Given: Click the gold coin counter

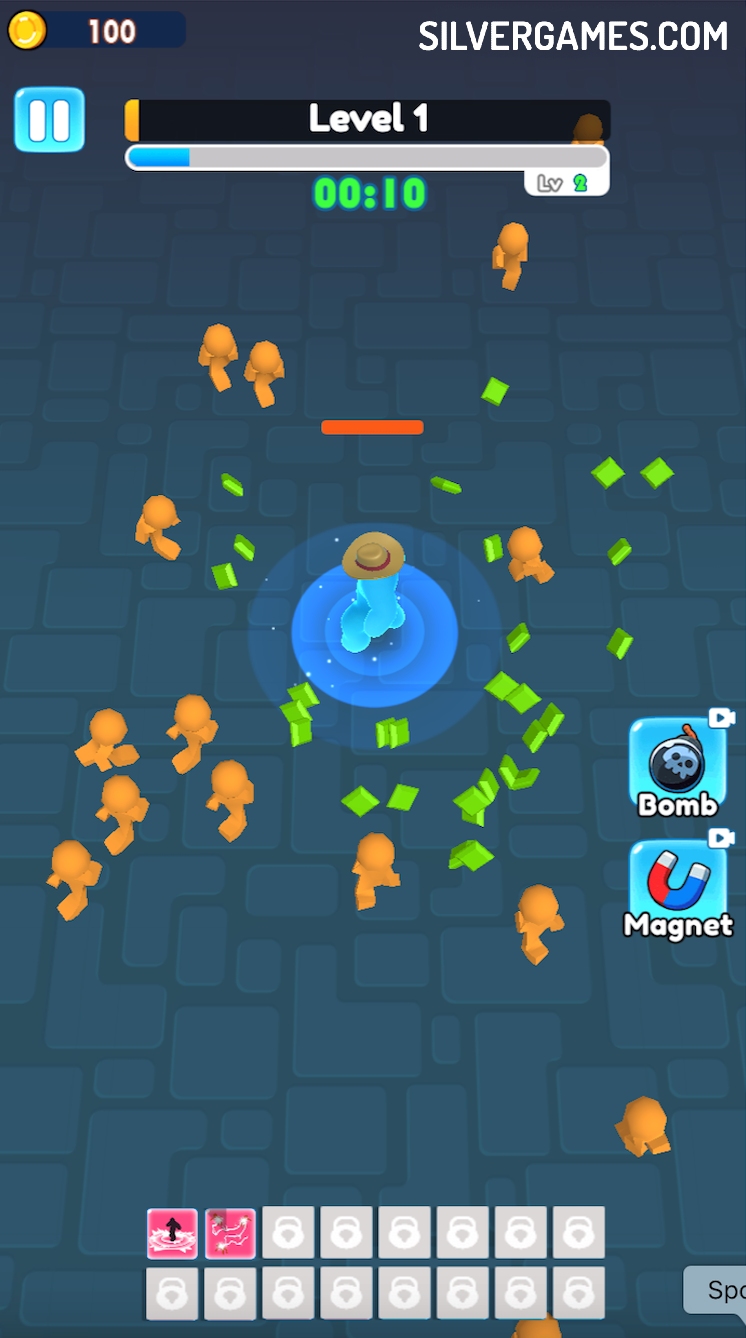Looking at the screenshot, I should 95,31.
